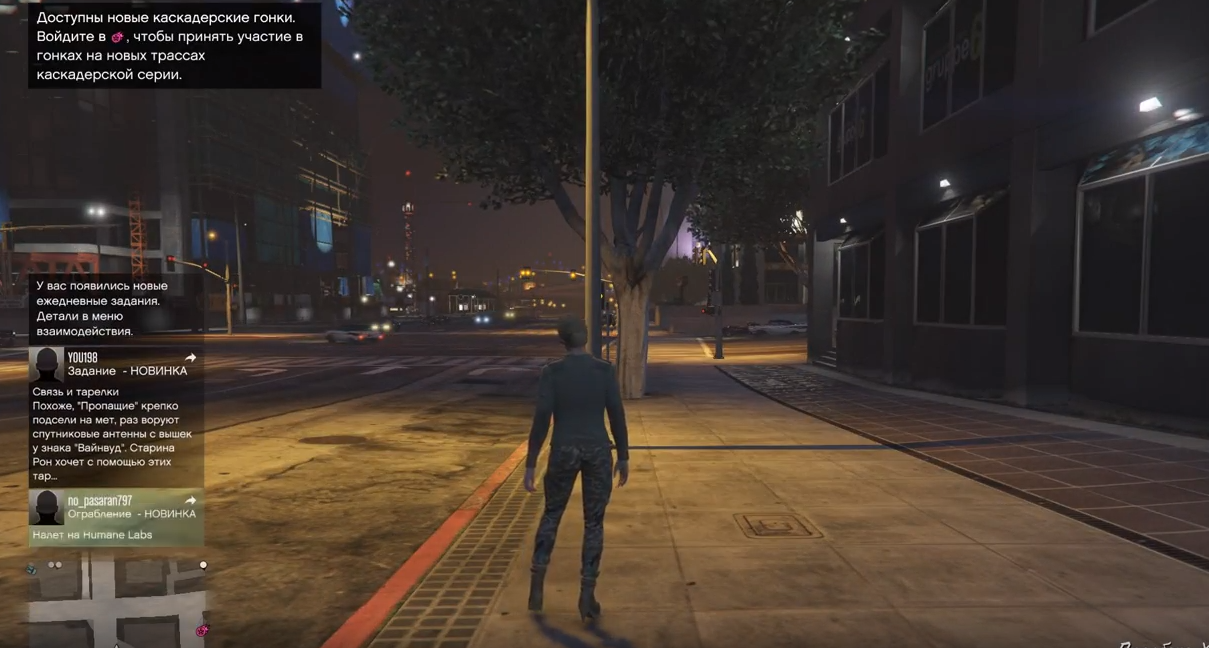Viewport: 1209px width, 648px height.
Task: Click the share arrow on YOU198's invite
Action: (x=190, y=357)
